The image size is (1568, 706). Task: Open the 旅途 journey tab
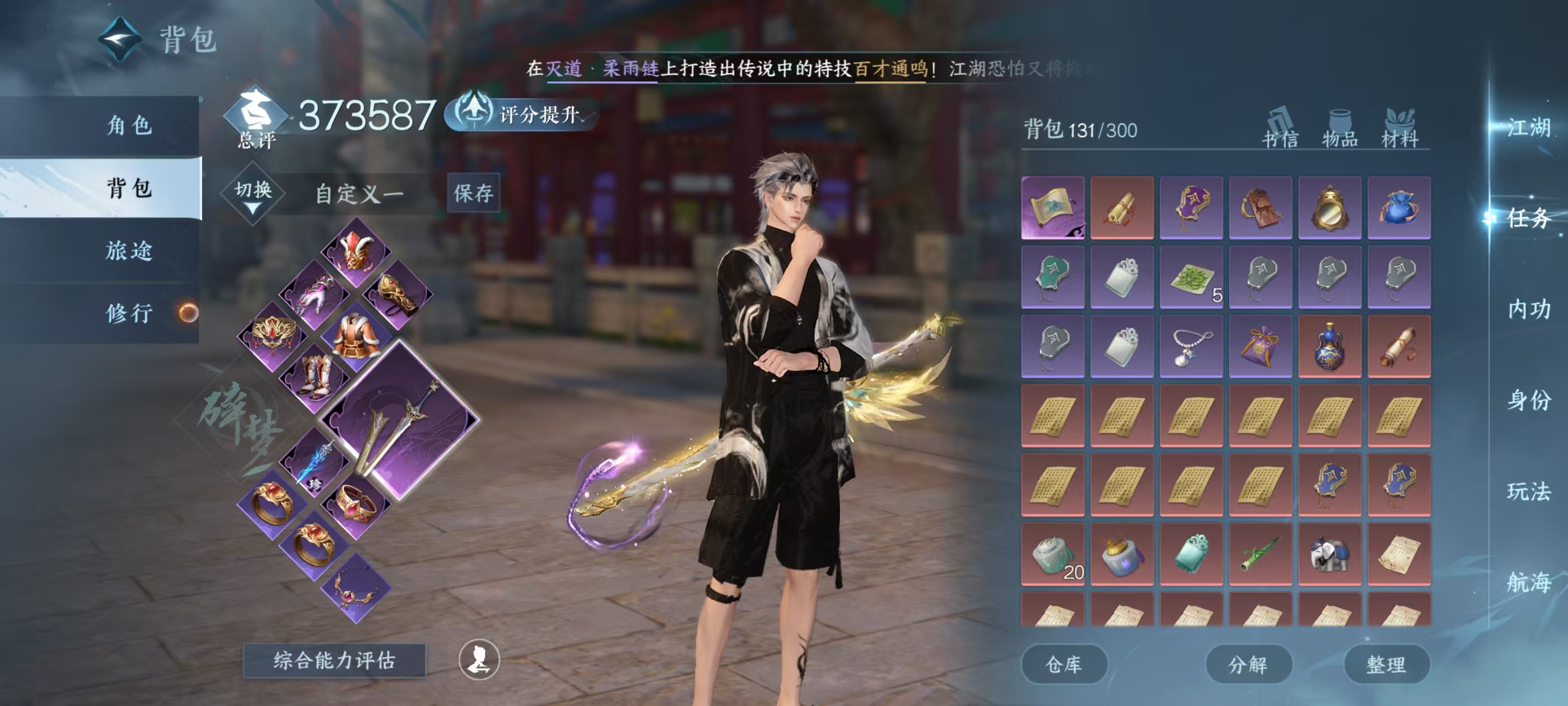[128, 250]
